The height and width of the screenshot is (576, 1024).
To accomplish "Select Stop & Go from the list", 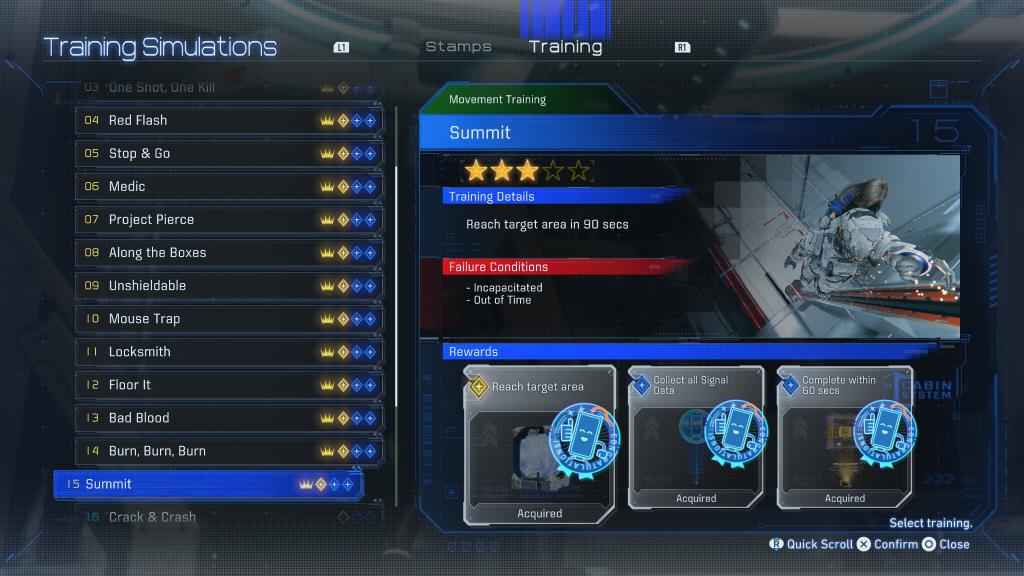I will point(229,153).
